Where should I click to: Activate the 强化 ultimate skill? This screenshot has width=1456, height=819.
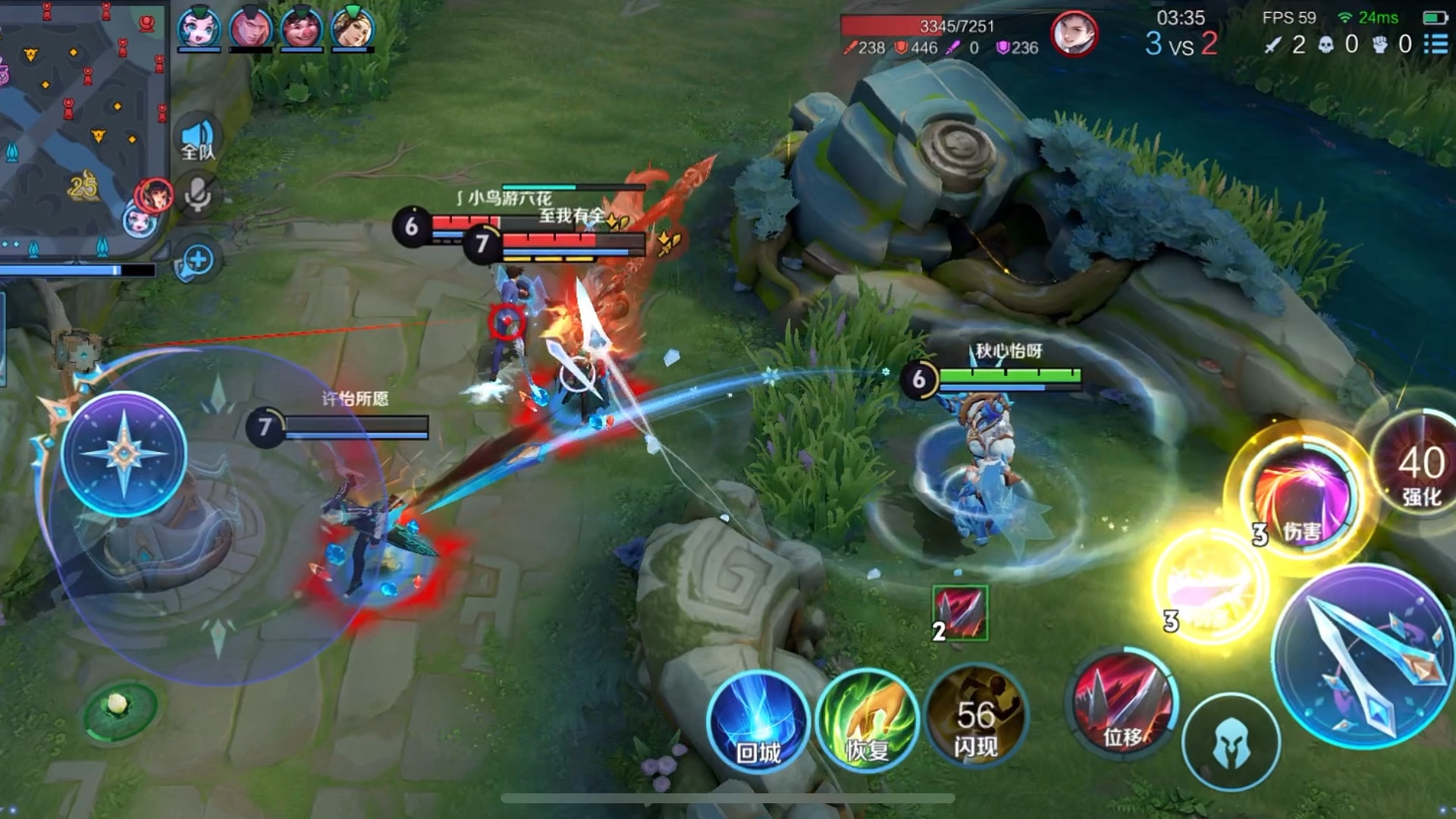[1420, 463]
